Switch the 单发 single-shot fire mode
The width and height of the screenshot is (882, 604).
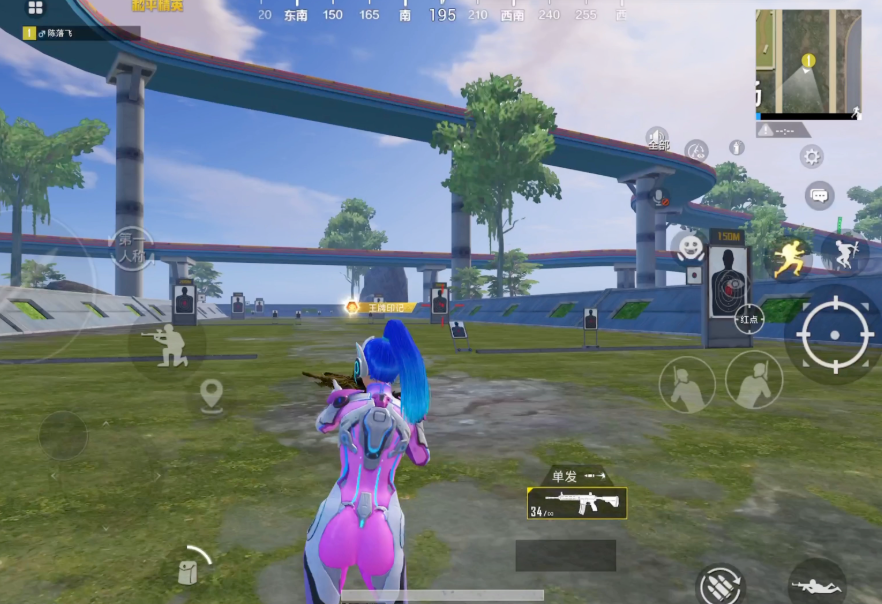578,476
